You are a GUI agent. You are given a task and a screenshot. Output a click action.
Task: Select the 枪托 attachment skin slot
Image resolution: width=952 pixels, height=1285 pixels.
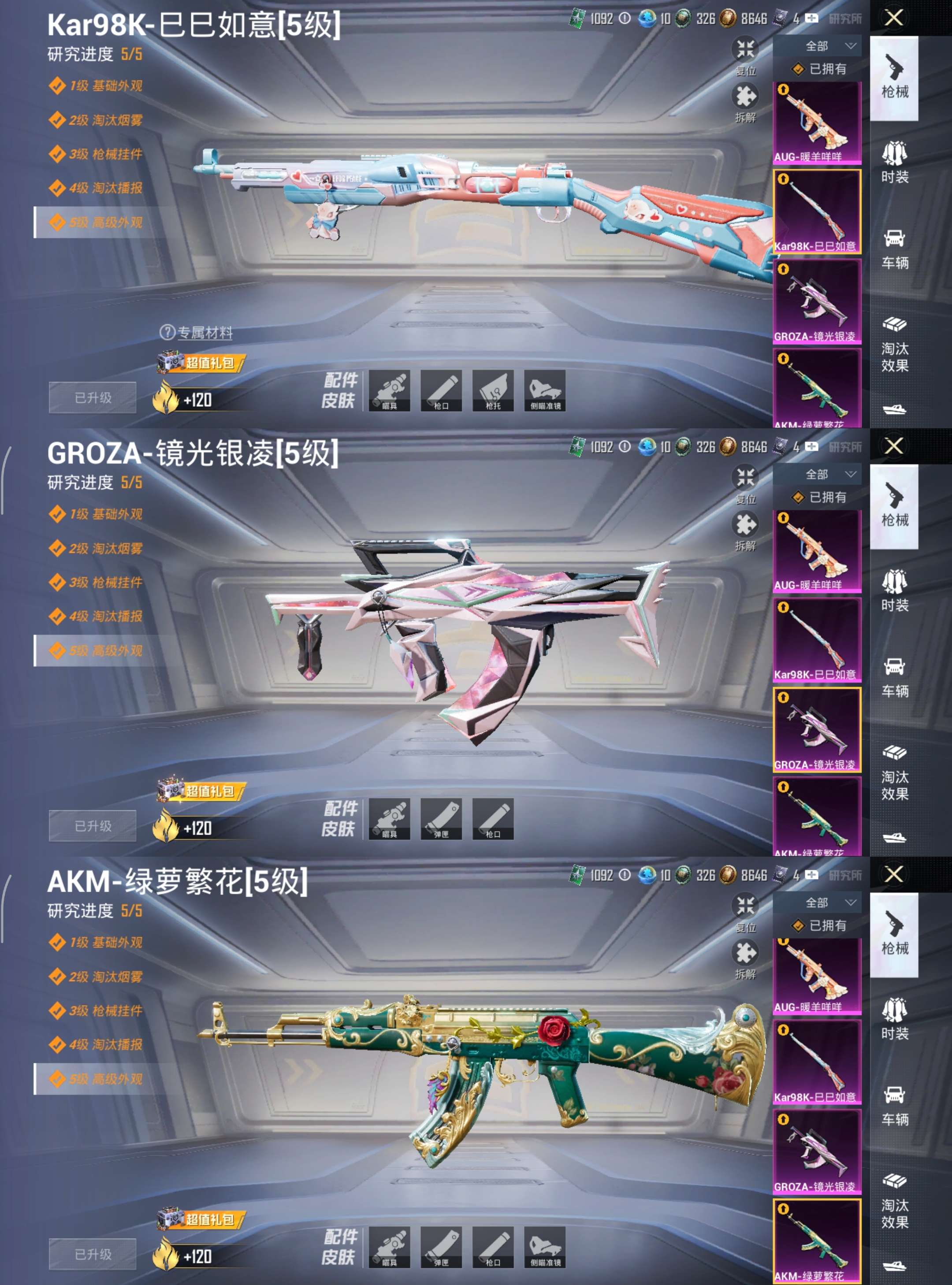pos(493,391)
